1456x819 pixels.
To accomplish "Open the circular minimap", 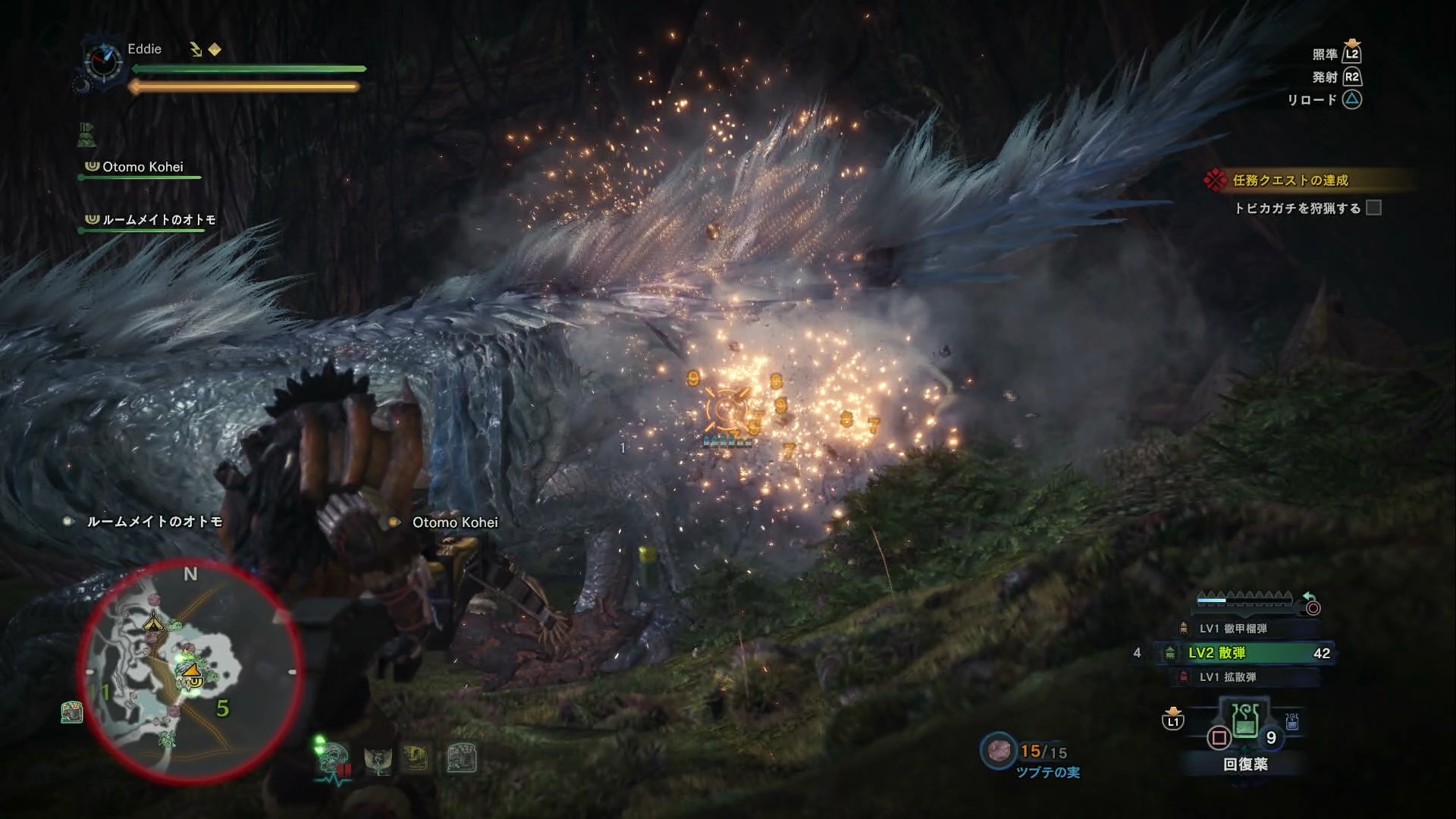I will [190, 672].
